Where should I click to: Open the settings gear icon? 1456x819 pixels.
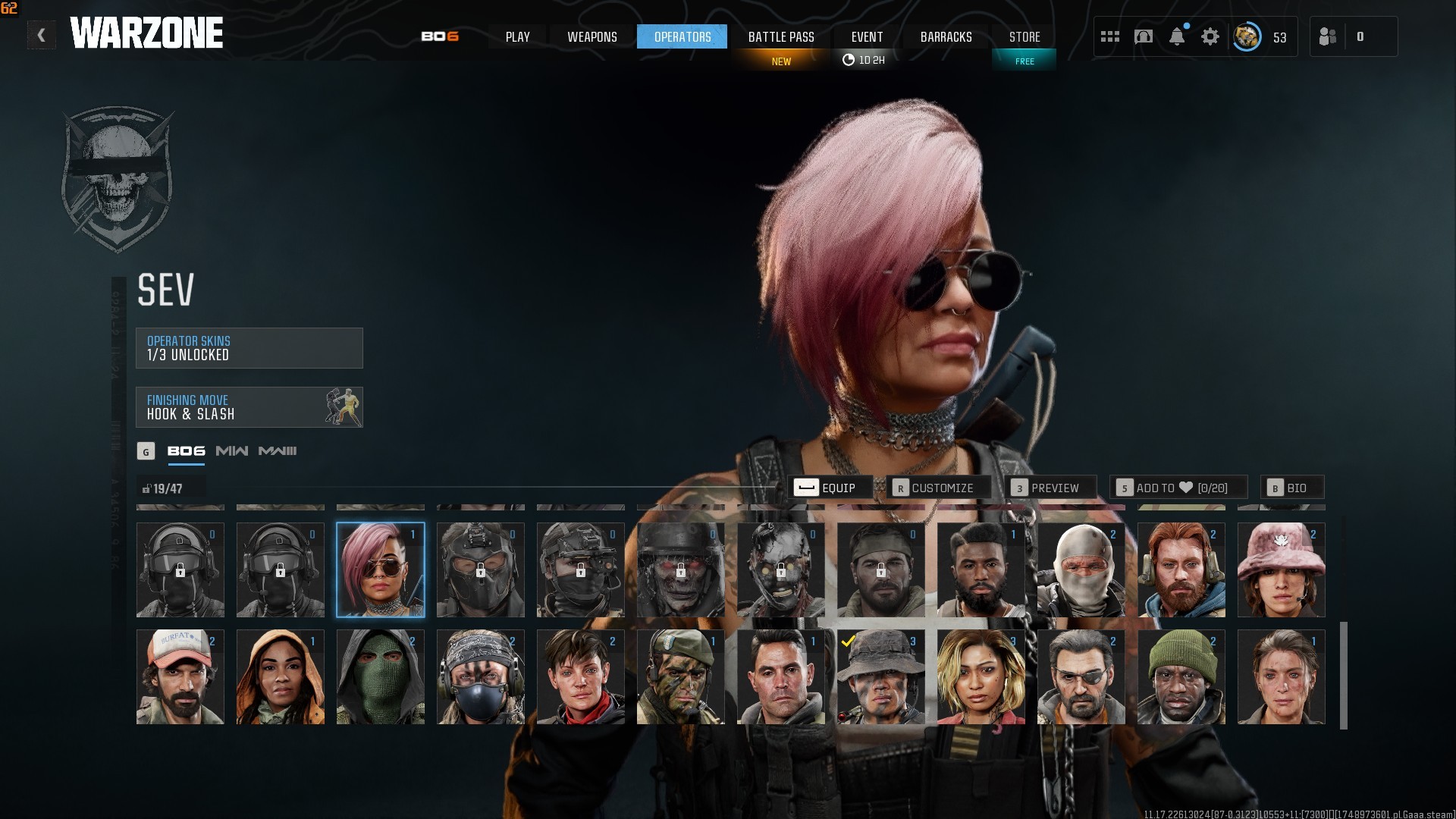[x=1210, y=36]
